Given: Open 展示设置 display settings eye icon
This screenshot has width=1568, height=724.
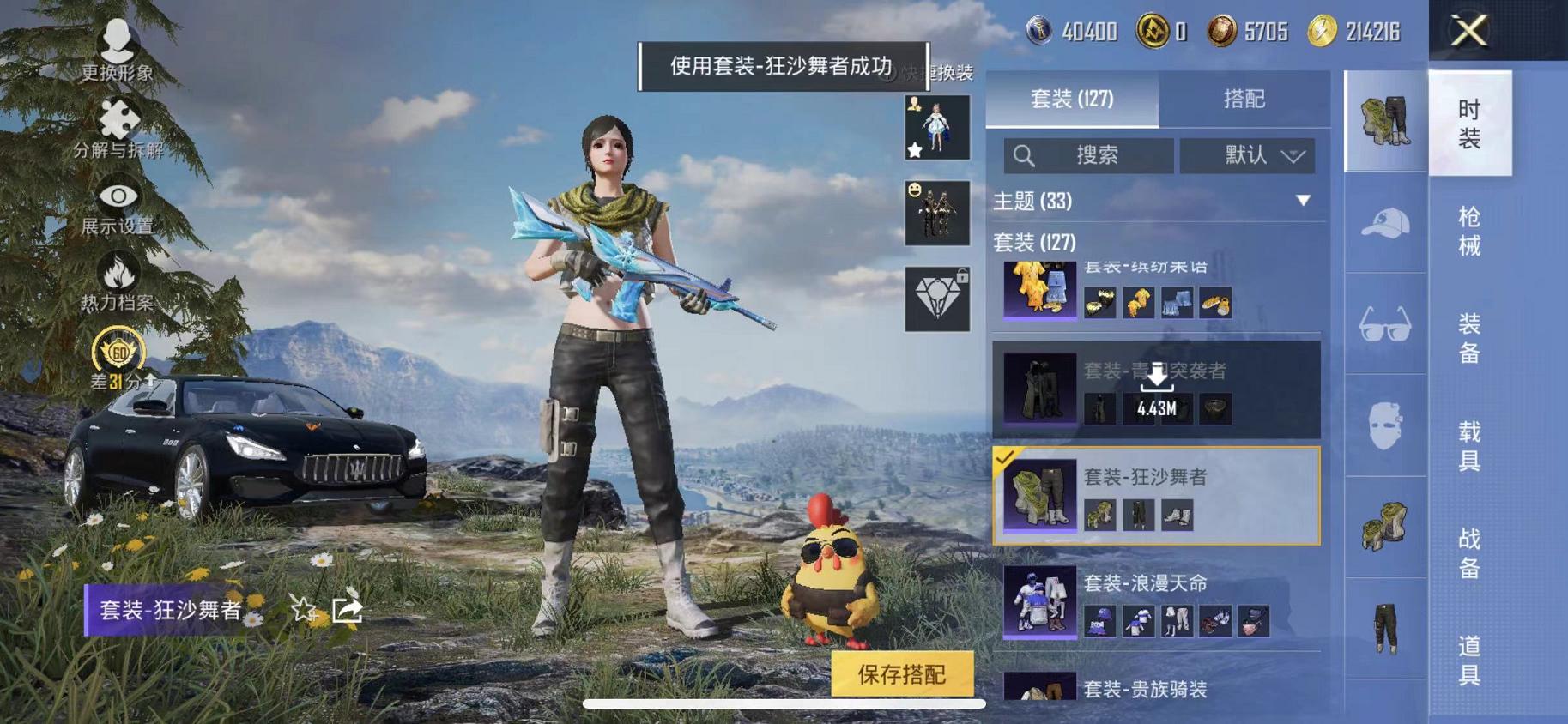Looking at the screenshot, I should pyautogui.click(x=118, y=194).
